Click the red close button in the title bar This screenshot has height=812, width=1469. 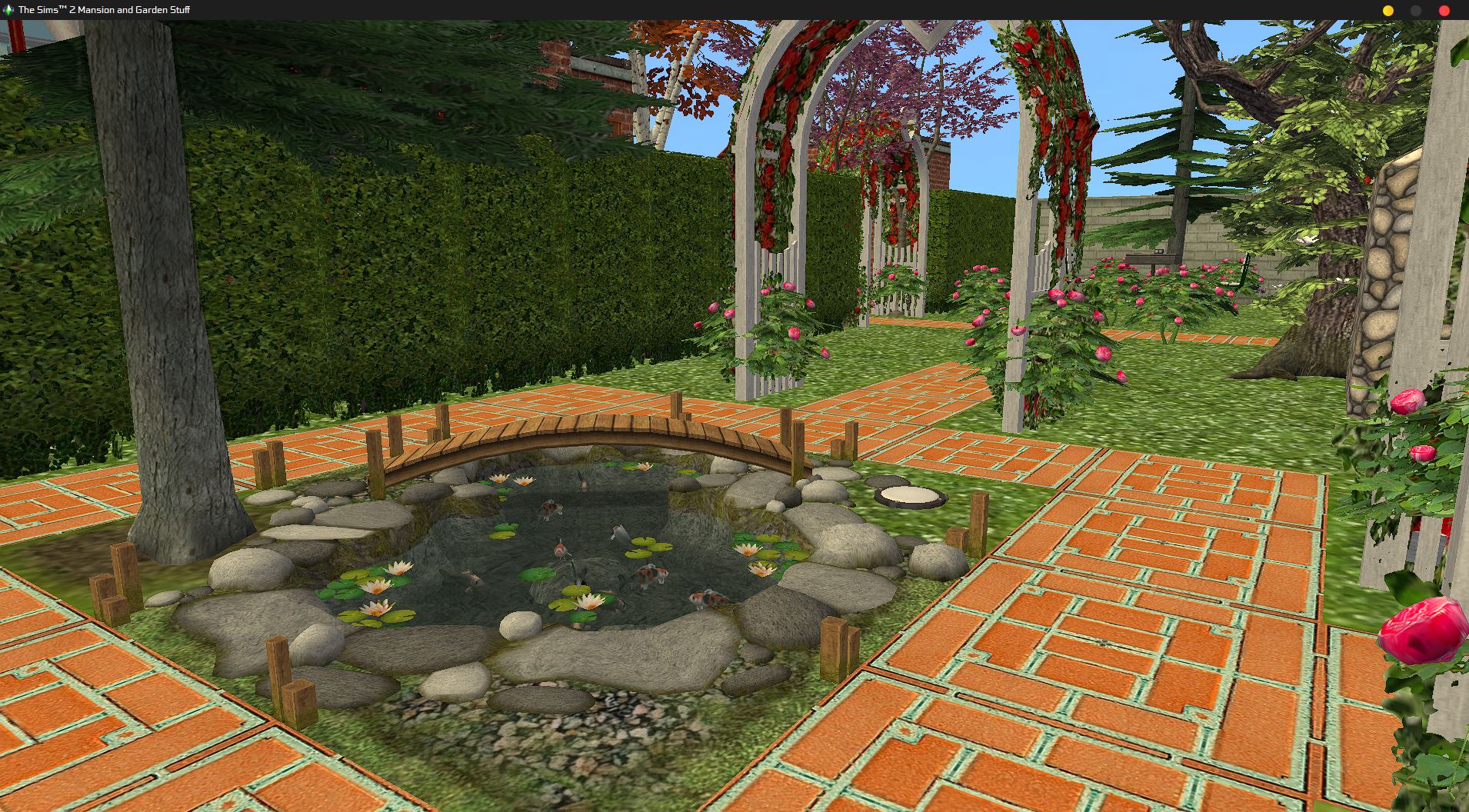(x=1444, y=11)
